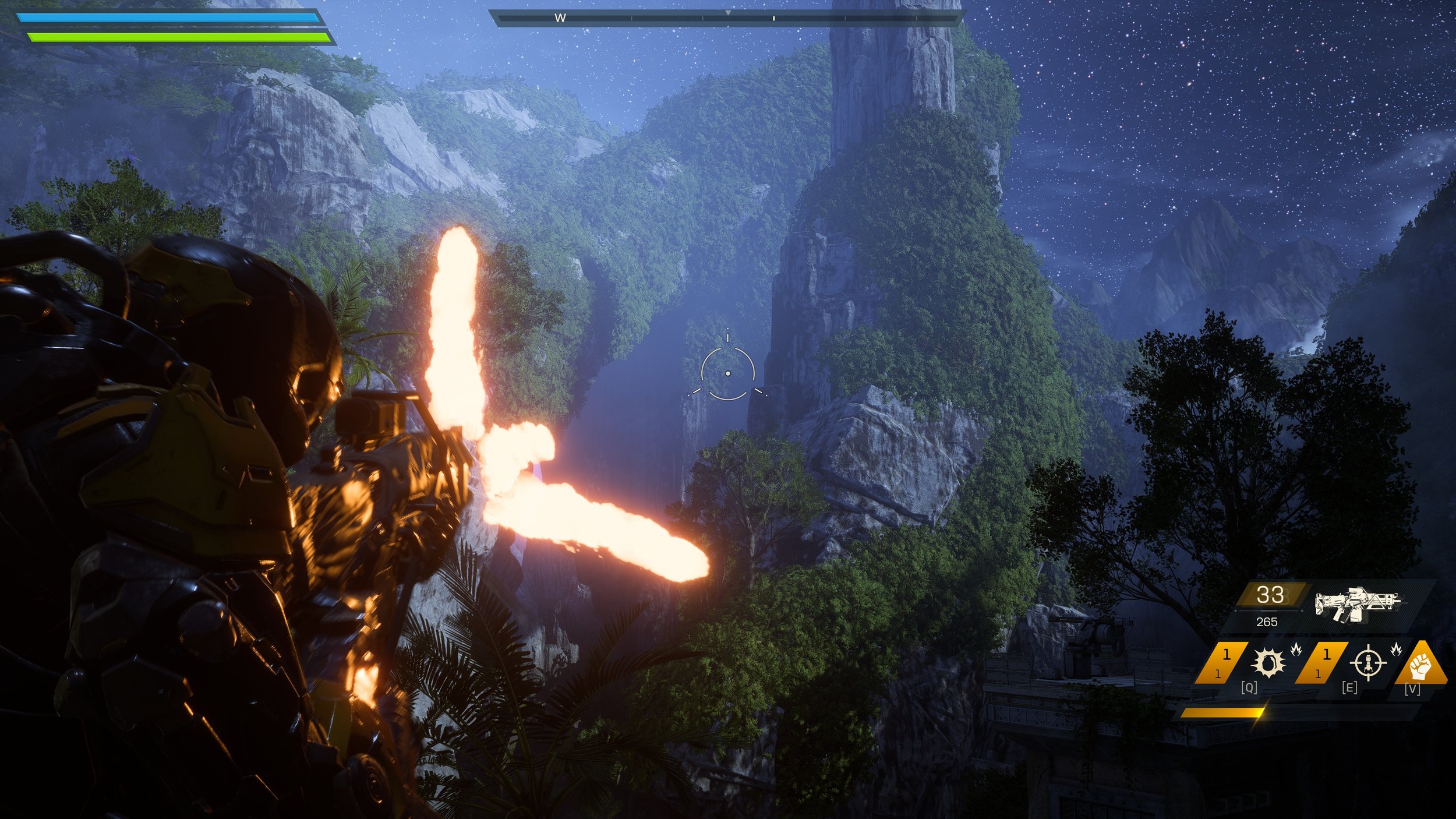Activate the grenade explosion ability
1456x819 pixels.
pos(1268,663)
